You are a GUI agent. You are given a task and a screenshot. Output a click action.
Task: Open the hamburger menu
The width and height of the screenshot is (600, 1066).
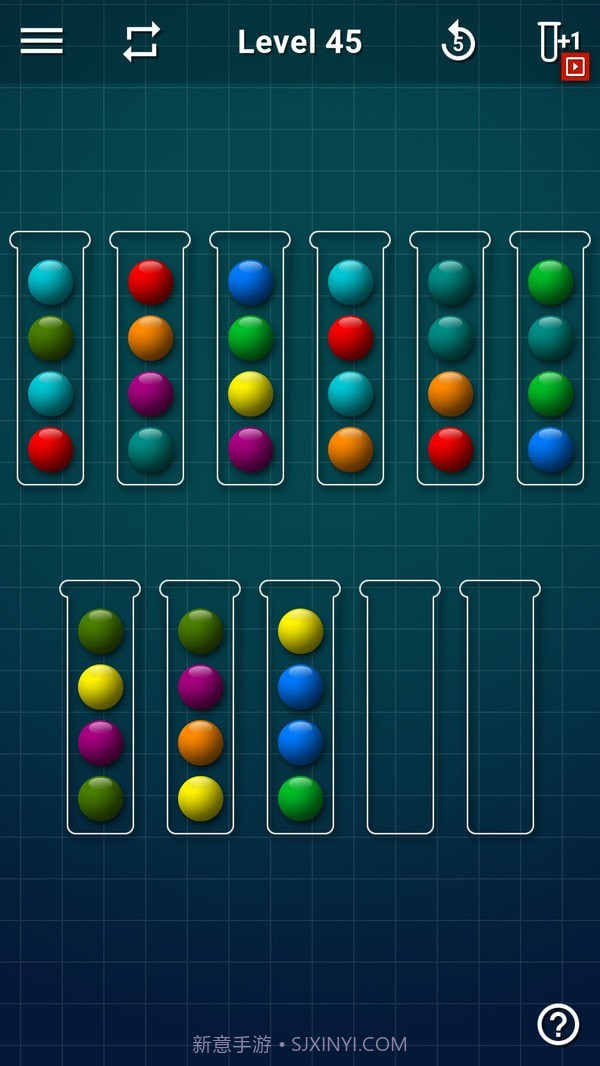click(41, 41)
